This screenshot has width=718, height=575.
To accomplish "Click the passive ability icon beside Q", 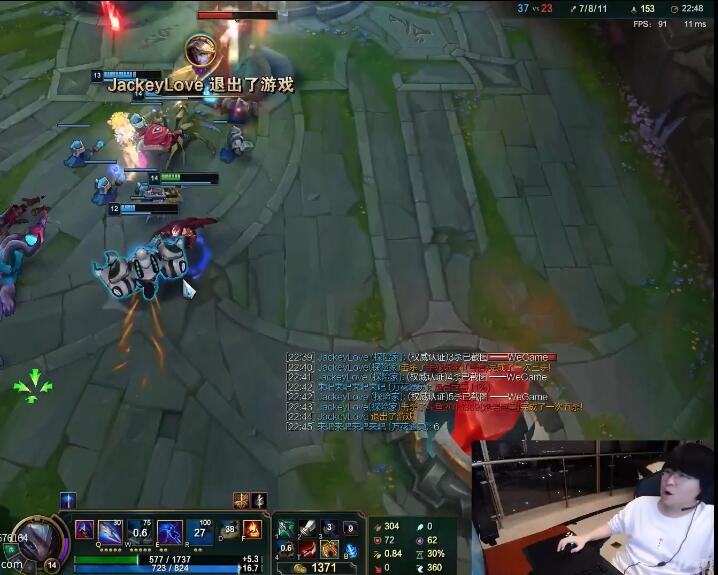I will 84,529.
